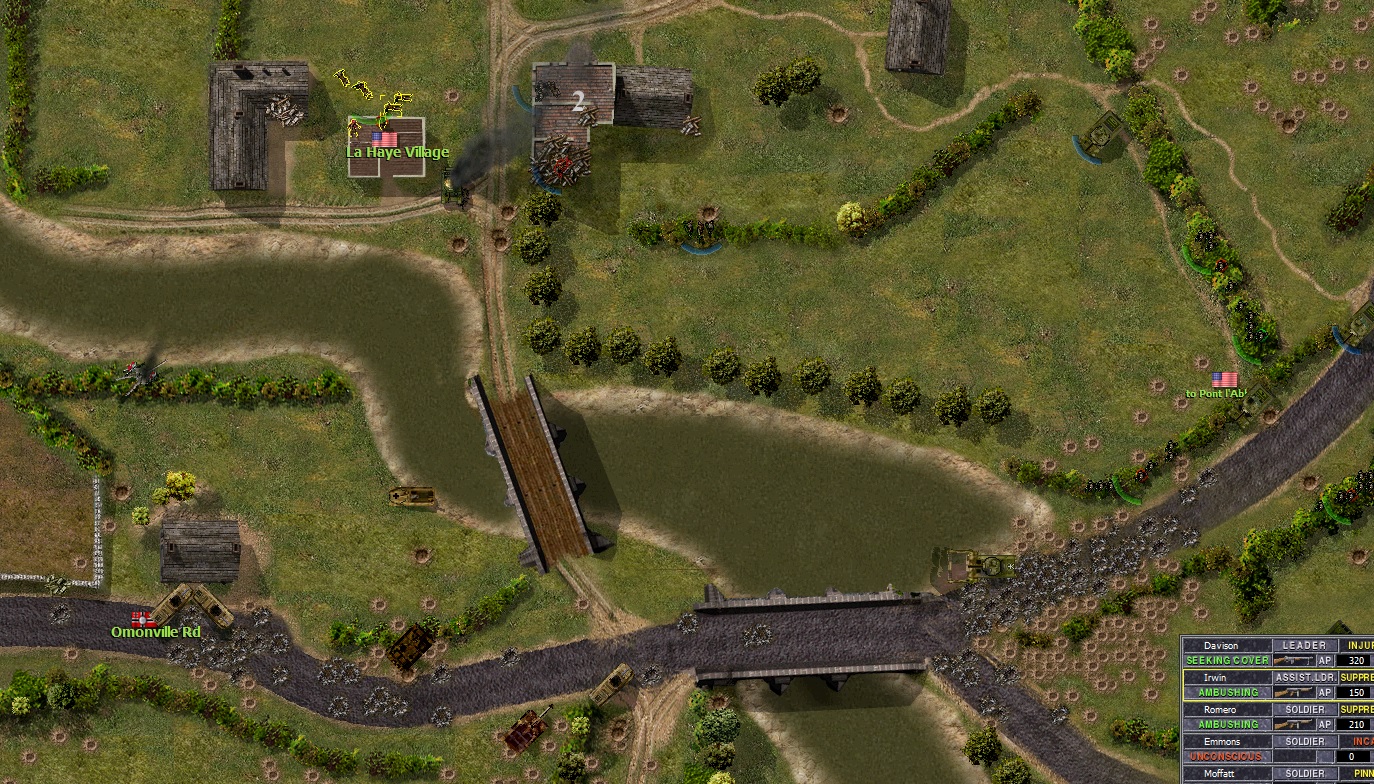Click Davison's AP value of 320
The height and width of the screenshot is (784, 1374).
(1355, 660)
